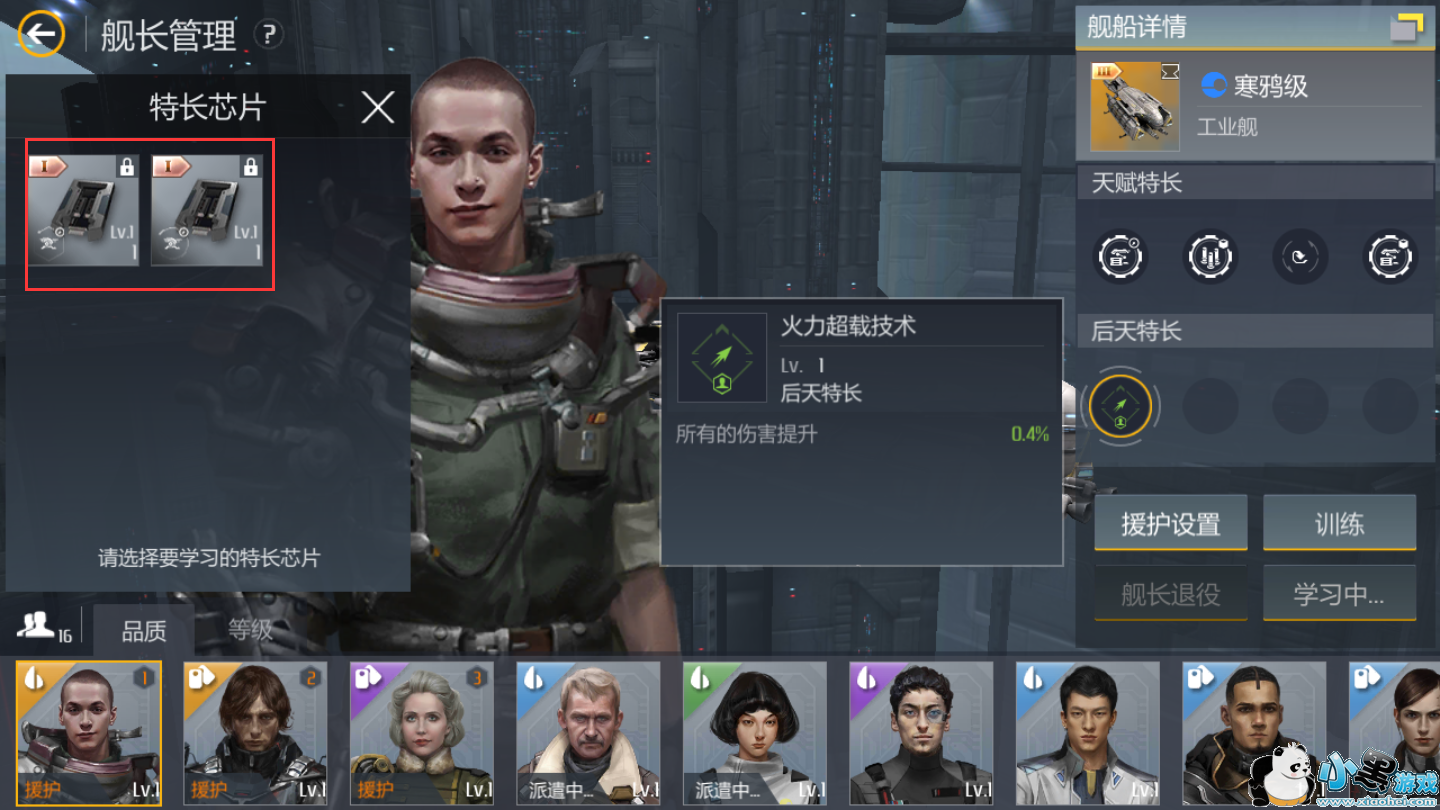
Task: Select the 寒鸦级 ship thumbnail
Action: [1133, 106]
